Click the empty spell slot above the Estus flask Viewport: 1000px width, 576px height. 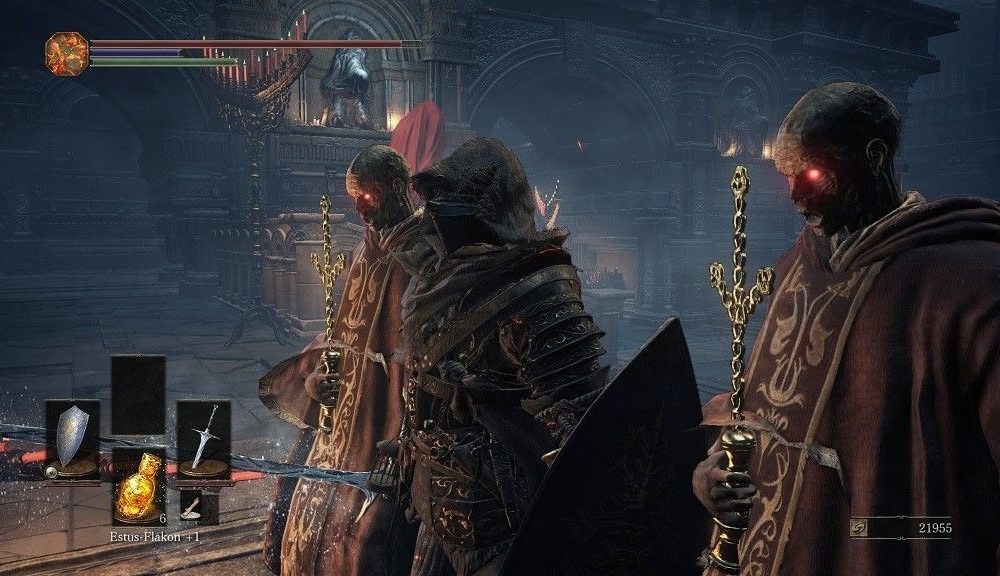coord(137,394)
